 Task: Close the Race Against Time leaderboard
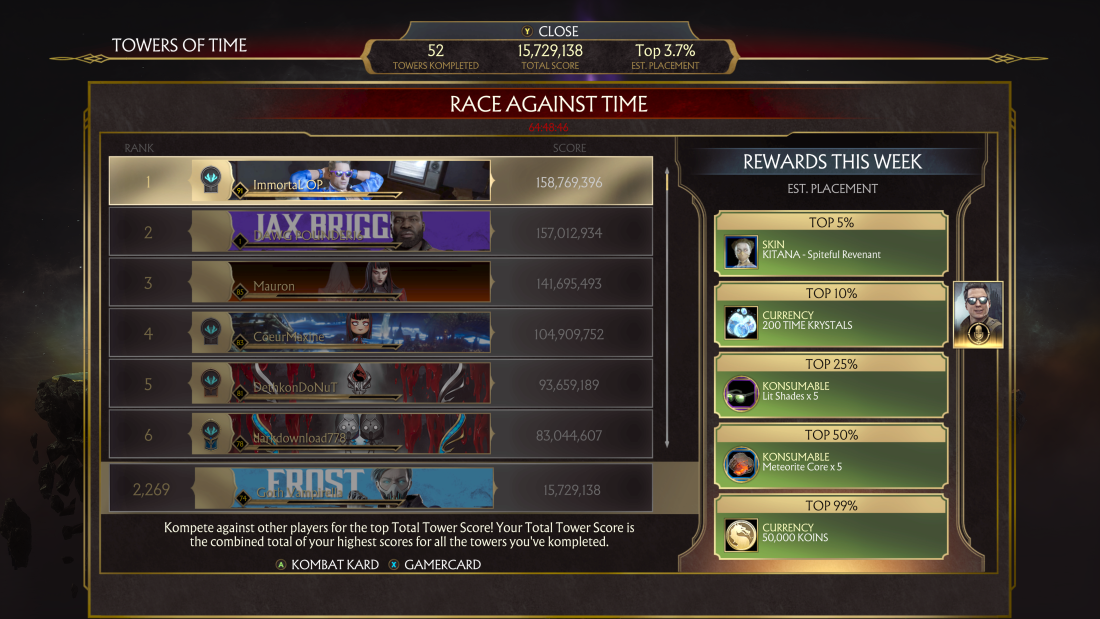550,31
